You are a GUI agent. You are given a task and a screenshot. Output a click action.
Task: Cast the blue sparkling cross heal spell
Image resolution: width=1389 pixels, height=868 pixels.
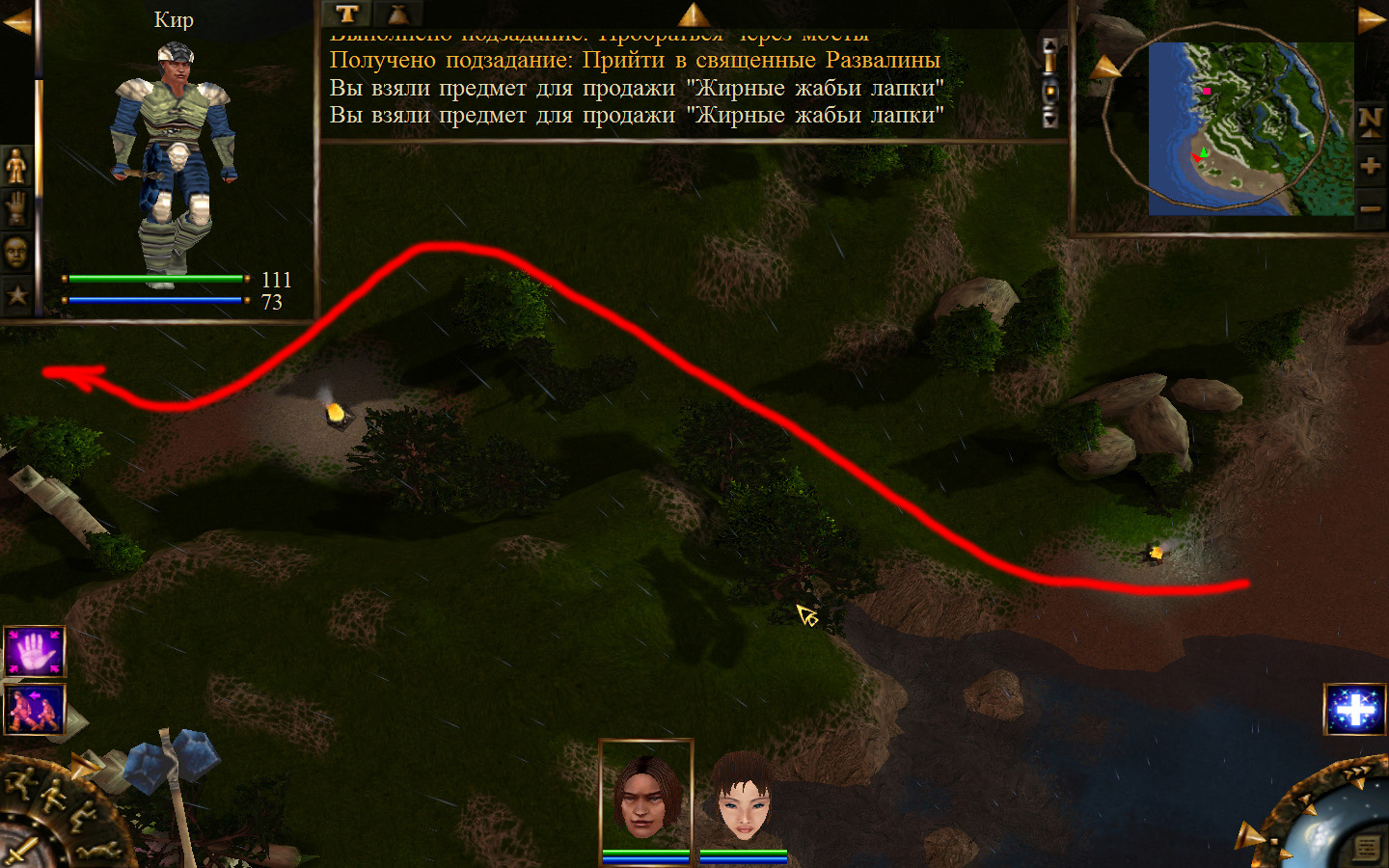tap(1355, 710)
